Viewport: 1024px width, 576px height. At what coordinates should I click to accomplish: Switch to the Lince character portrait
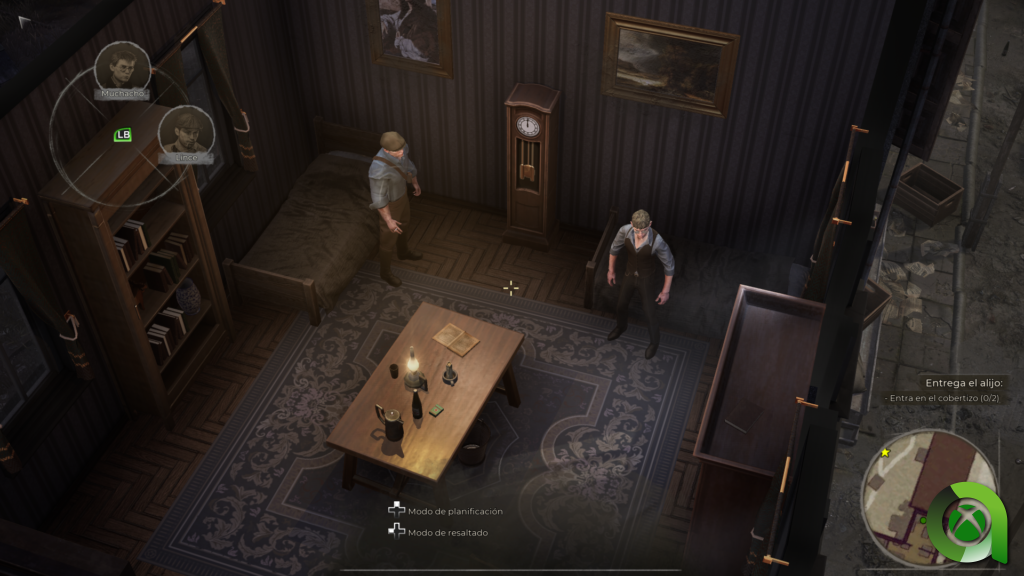(x=186, y=130)
